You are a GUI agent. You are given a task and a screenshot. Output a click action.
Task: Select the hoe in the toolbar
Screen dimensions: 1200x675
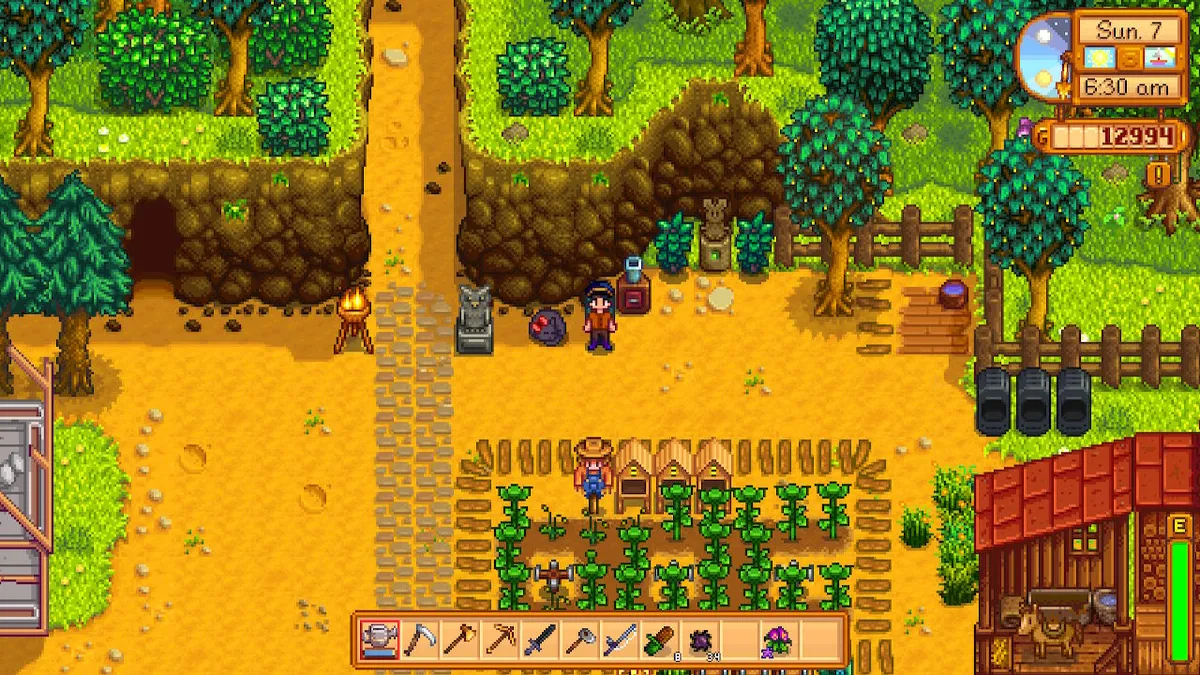580,639
